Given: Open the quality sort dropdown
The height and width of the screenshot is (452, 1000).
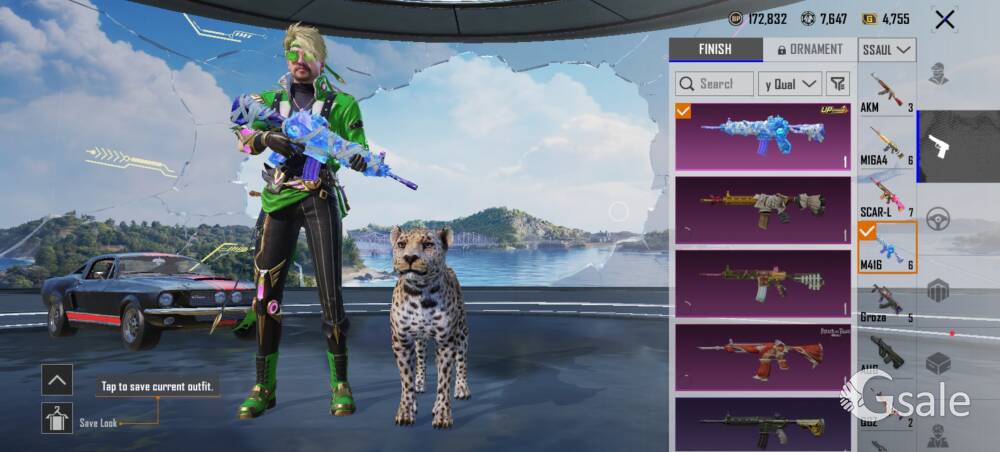Looking at the screenshot, I should click(x=789, y=84).
